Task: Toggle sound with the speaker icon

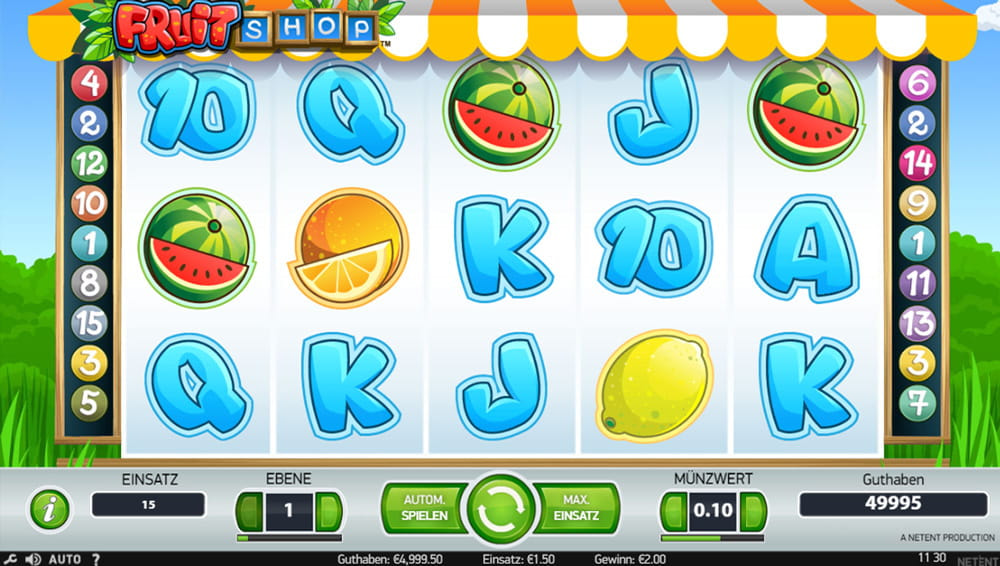Action: coord(32,559)
